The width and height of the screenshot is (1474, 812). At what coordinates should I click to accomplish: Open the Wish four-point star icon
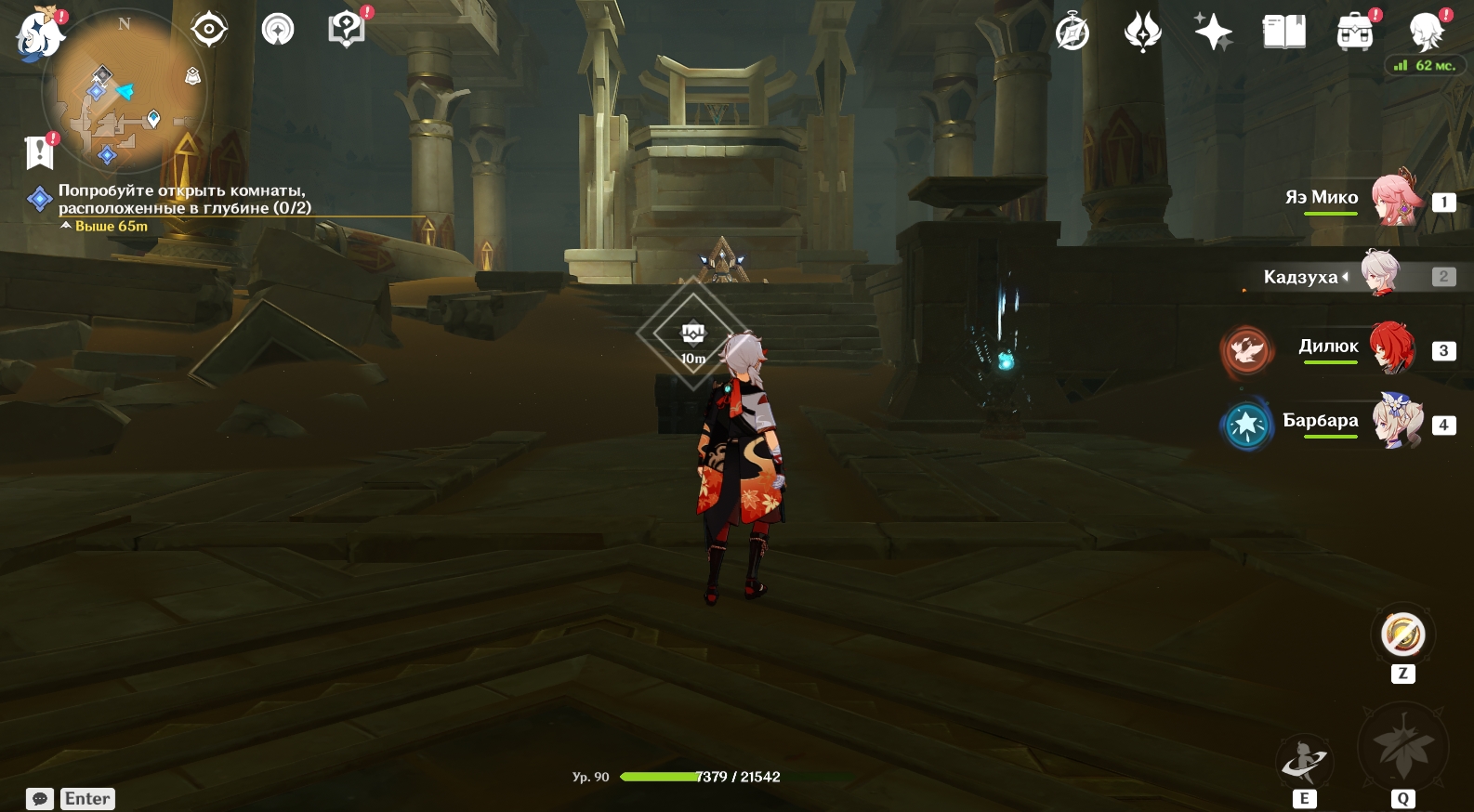point(1213,33)
